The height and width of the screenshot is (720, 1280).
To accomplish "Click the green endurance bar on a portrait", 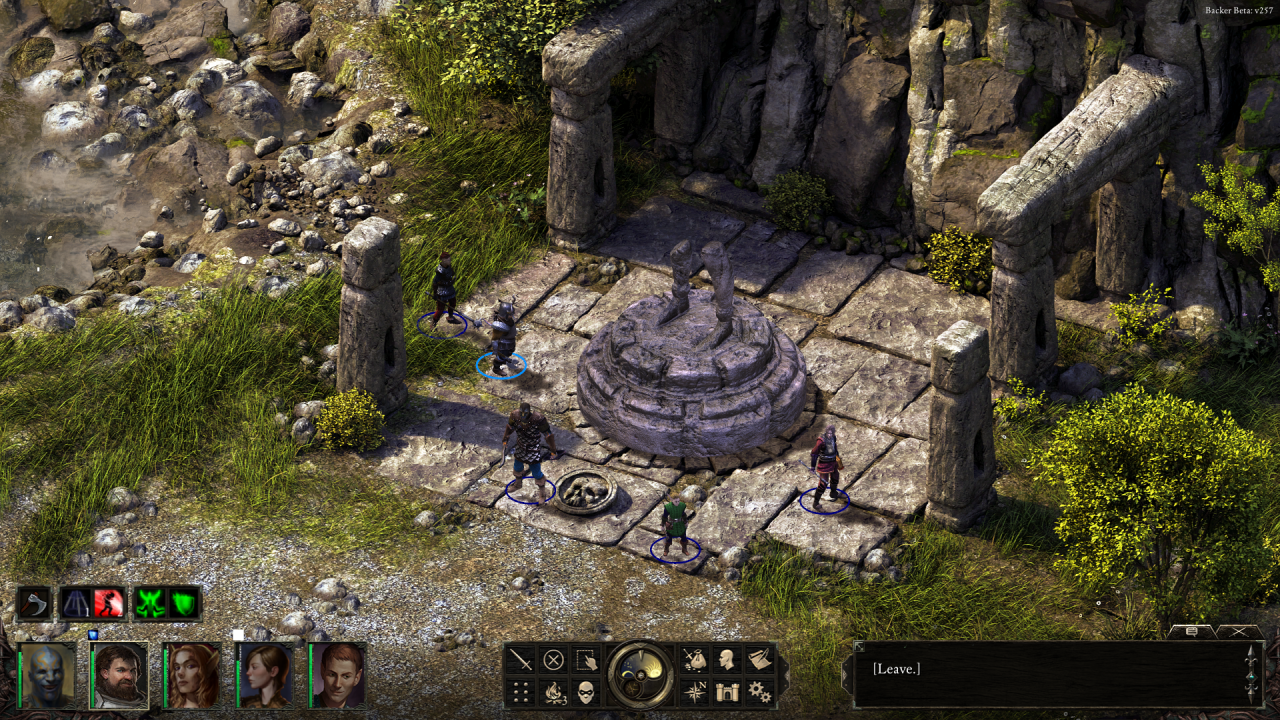I will 20,678.
